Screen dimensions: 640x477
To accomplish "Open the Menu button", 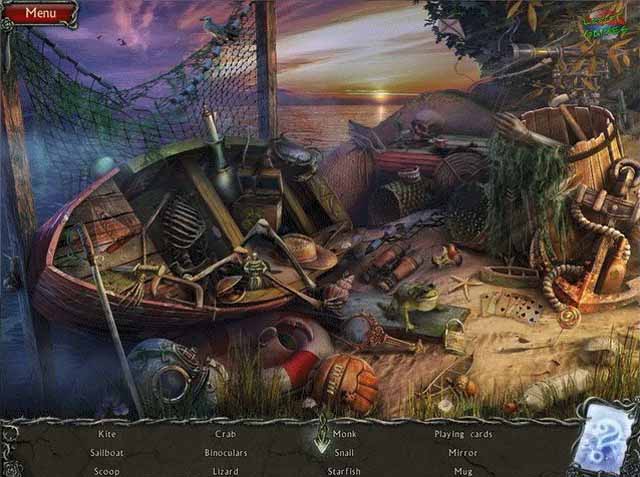I will pyautogui.click(x=40, y=13).
